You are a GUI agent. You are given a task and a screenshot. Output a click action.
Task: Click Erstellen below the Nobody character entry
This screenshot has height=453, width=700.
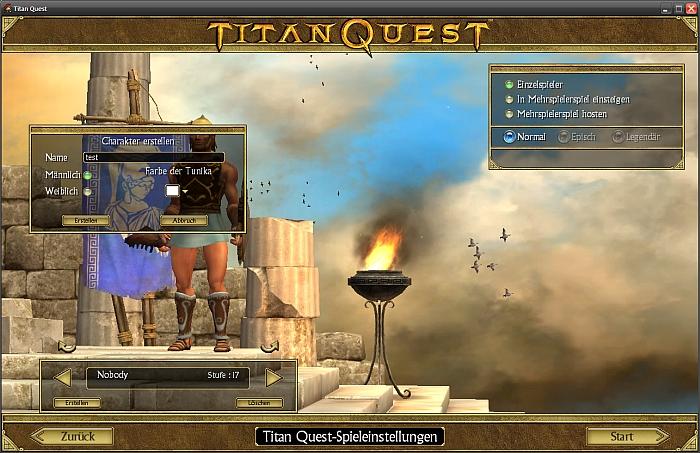click(x=77, y=403)
